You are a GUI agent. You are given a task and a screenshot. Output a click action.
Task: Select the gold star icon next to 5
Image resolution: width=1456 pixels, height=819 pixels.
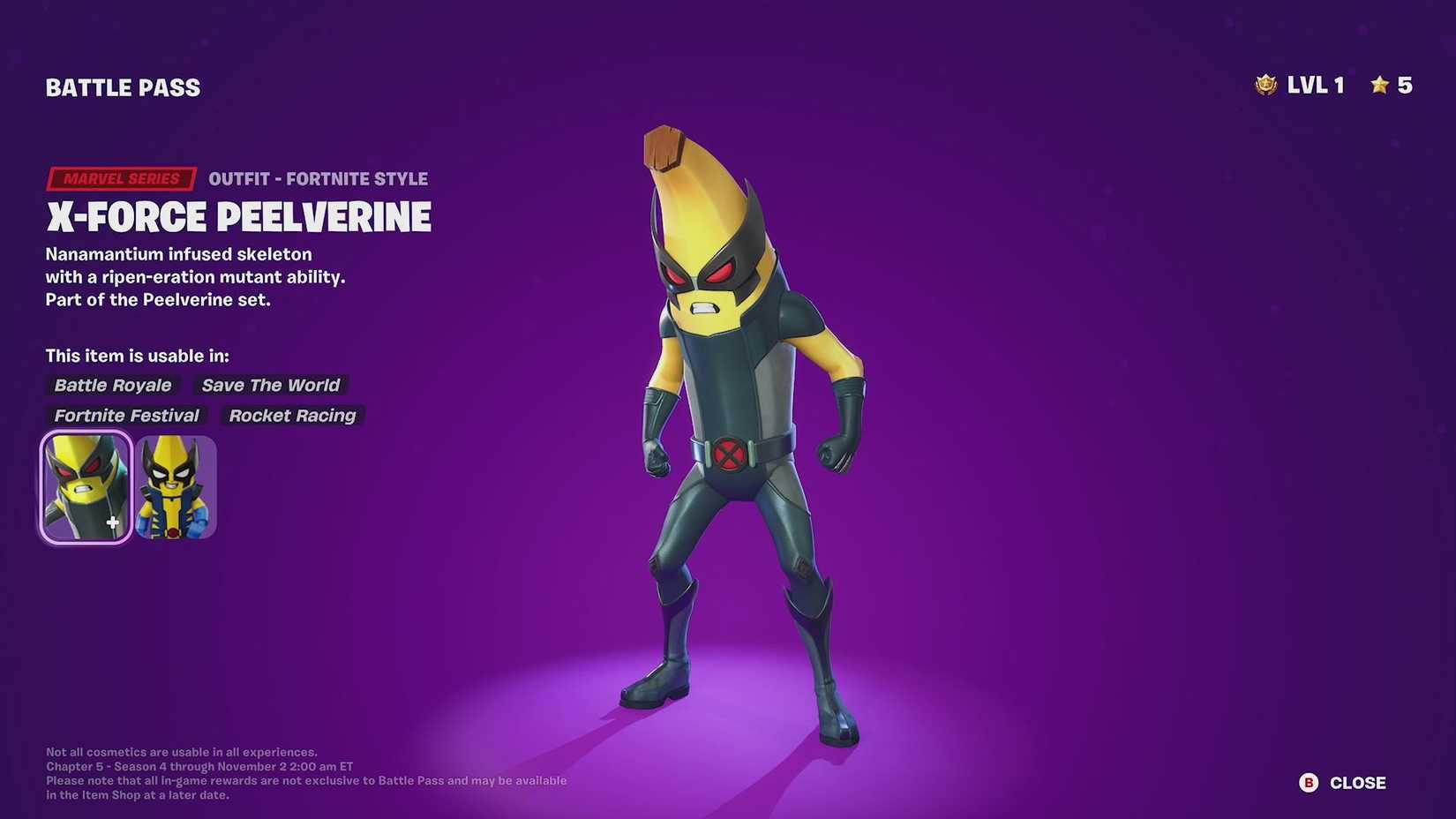pyautogui.click(x=1378, y=85)
